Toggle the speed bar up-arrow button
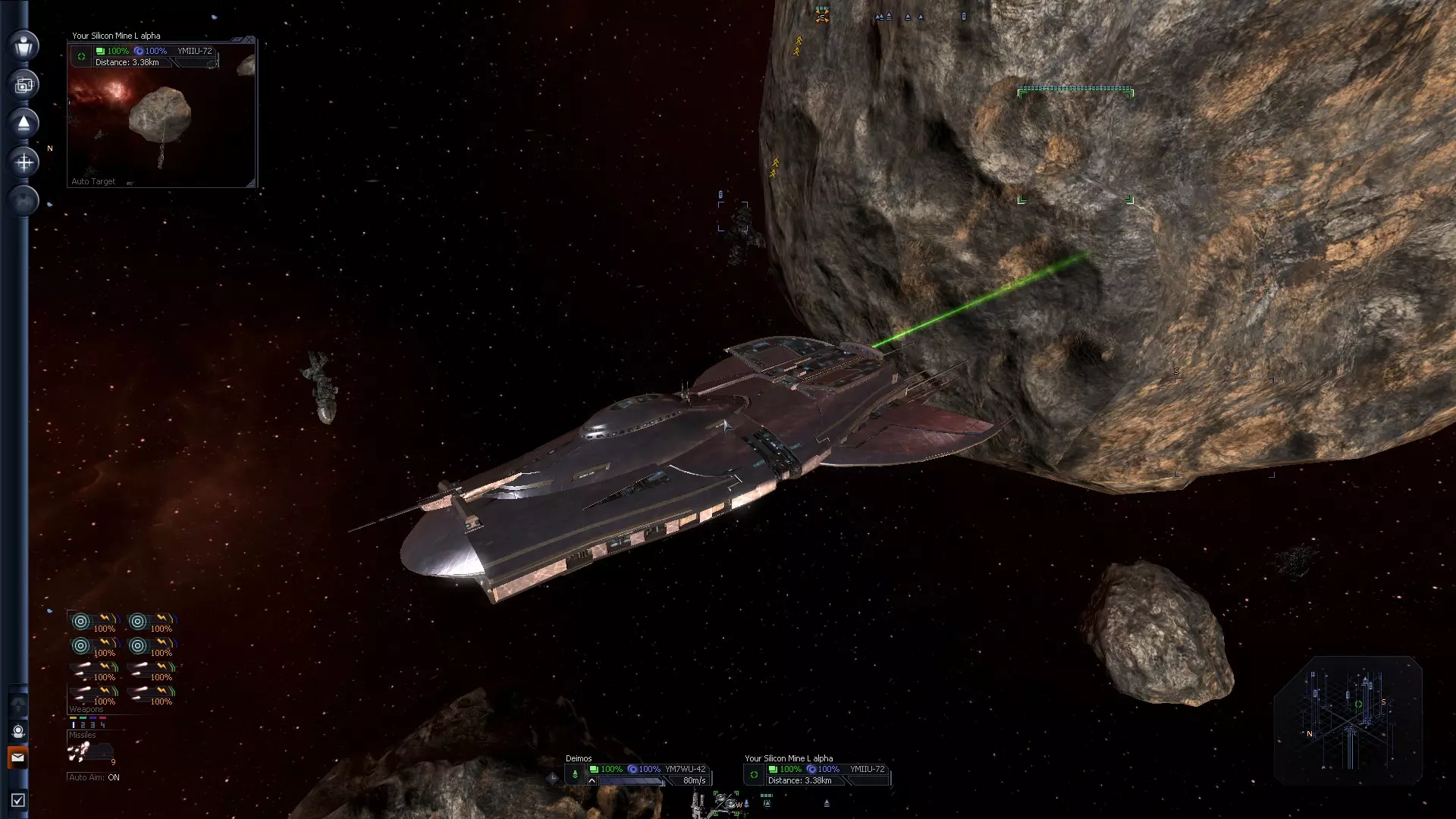Screen dimensions: 1456x819 point(591,780)
